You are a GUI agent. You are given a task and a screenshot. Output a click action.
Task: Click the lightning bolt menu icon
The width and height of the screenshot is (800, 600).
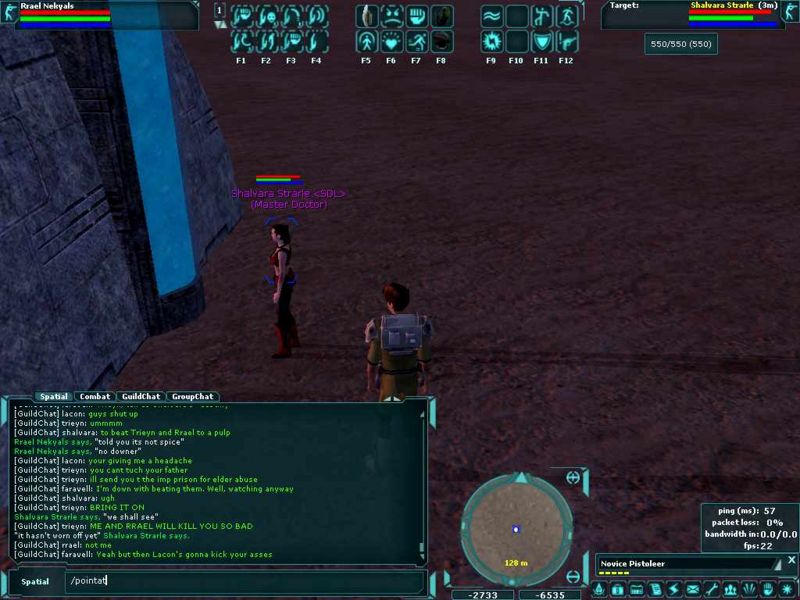672,590
